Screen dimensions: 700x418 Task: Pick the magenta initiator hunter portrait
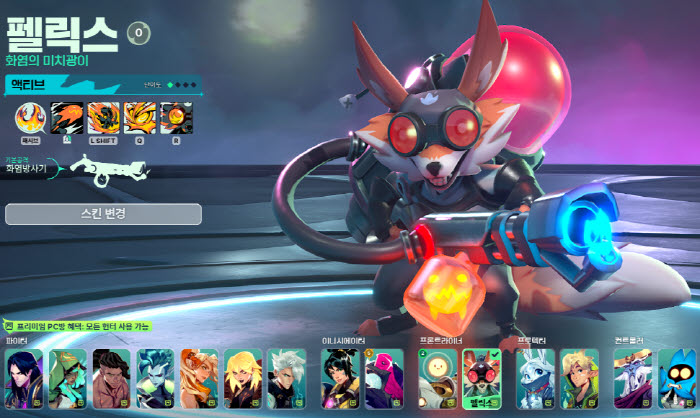click(384, 379)
